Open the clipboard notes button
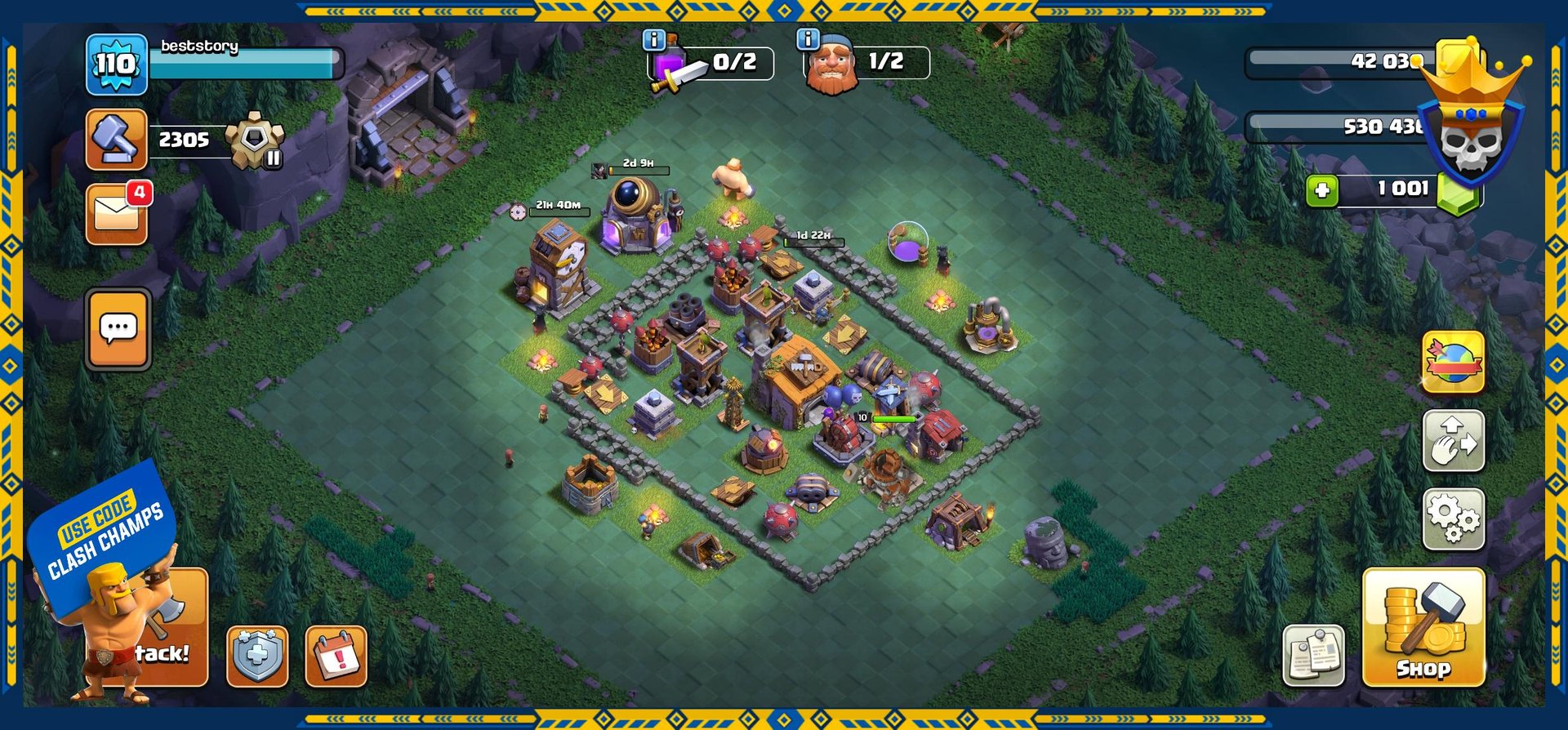The image size is (1568, 730). click(1313, 654)
